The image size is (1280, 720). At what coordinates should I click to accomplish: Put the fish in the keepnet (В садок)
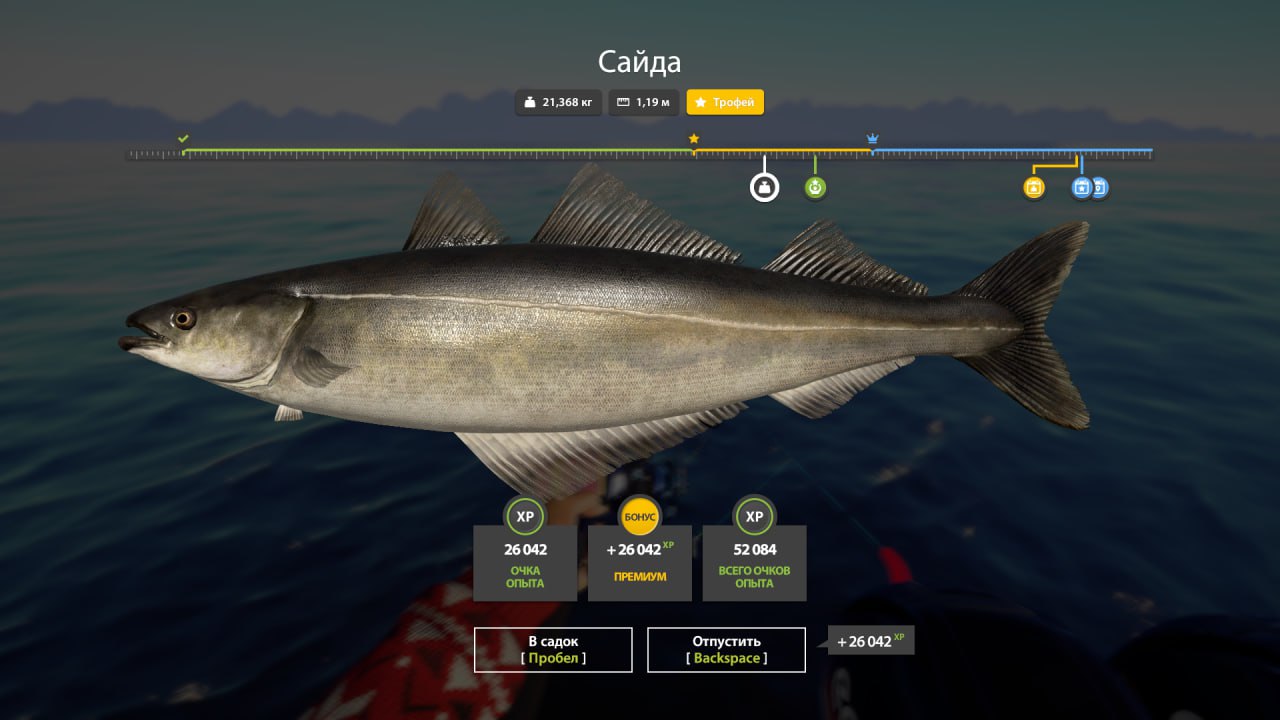click(x=553, y=650)
